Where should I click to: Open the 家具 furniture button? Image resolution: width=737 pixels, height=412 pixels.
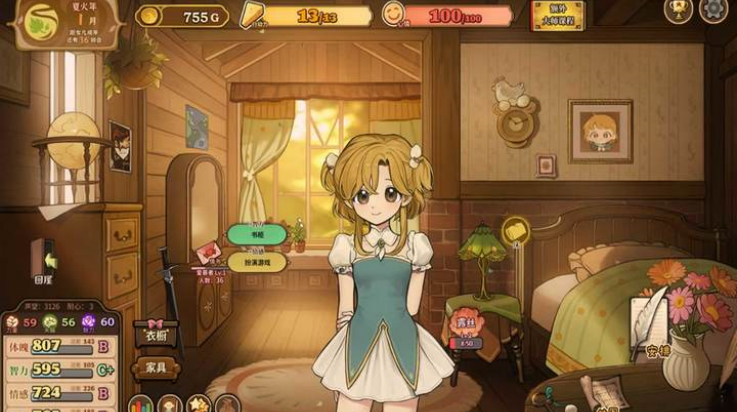coord(155,367)
